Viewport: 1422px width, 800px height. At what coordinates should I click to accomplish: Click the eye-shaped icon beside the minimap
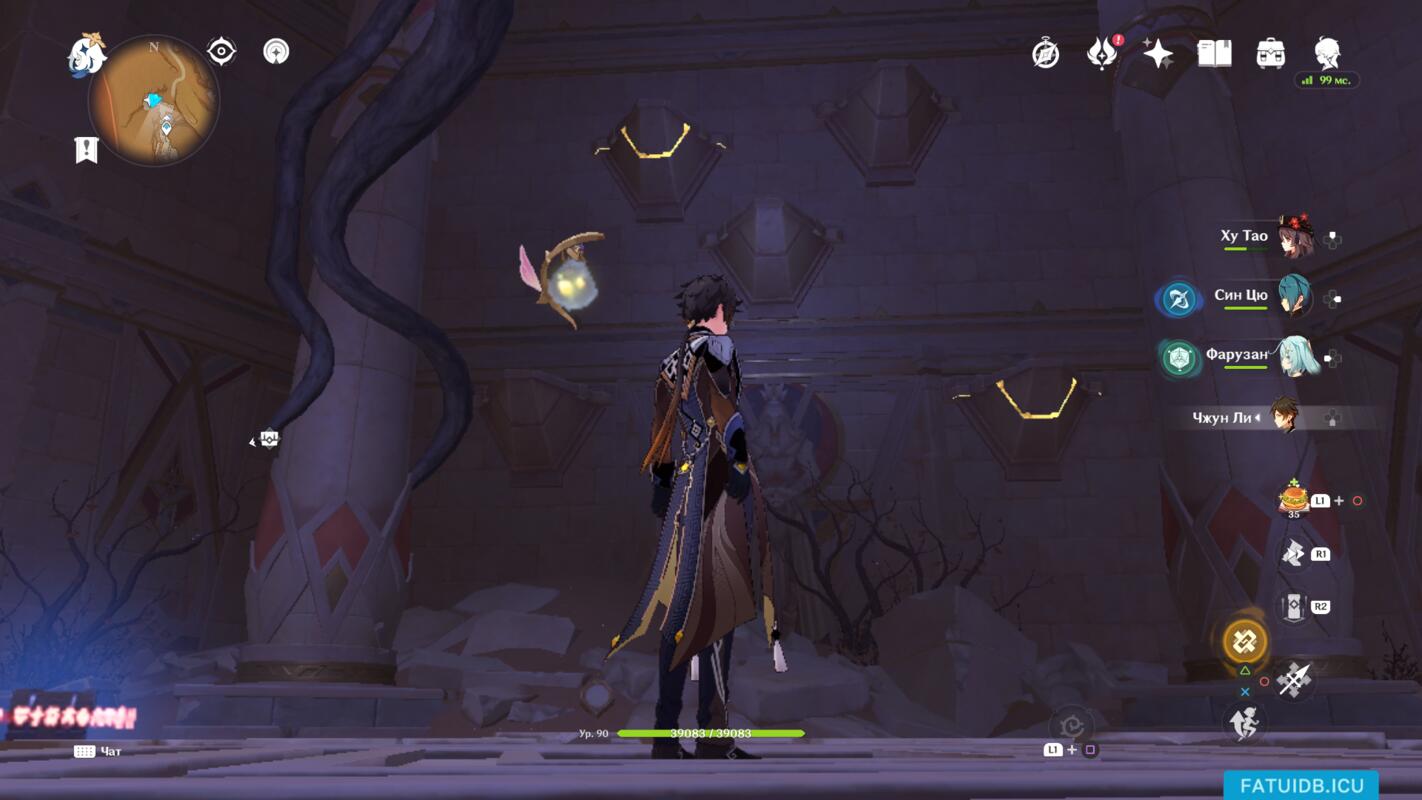(x=221, y=51)
